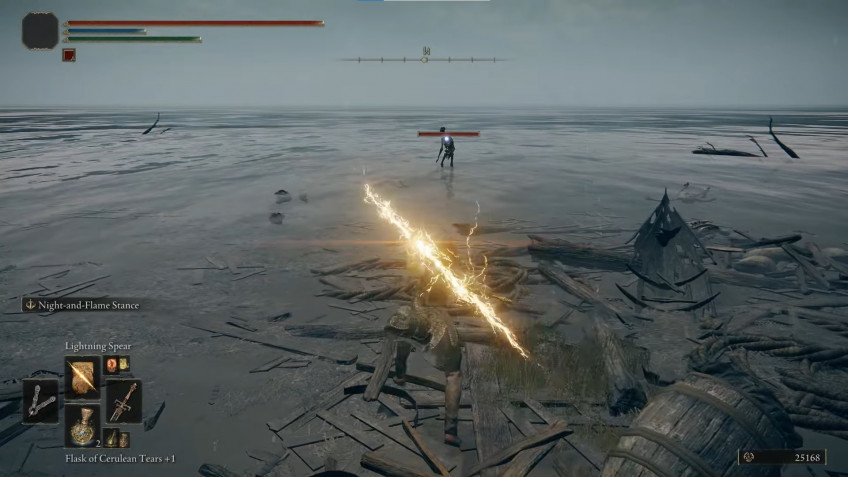Click the dark octagonal player emblem
Image resolution: width=848 pixels, height=477 pixels.
pyautogui.click(x=40, y=30)
